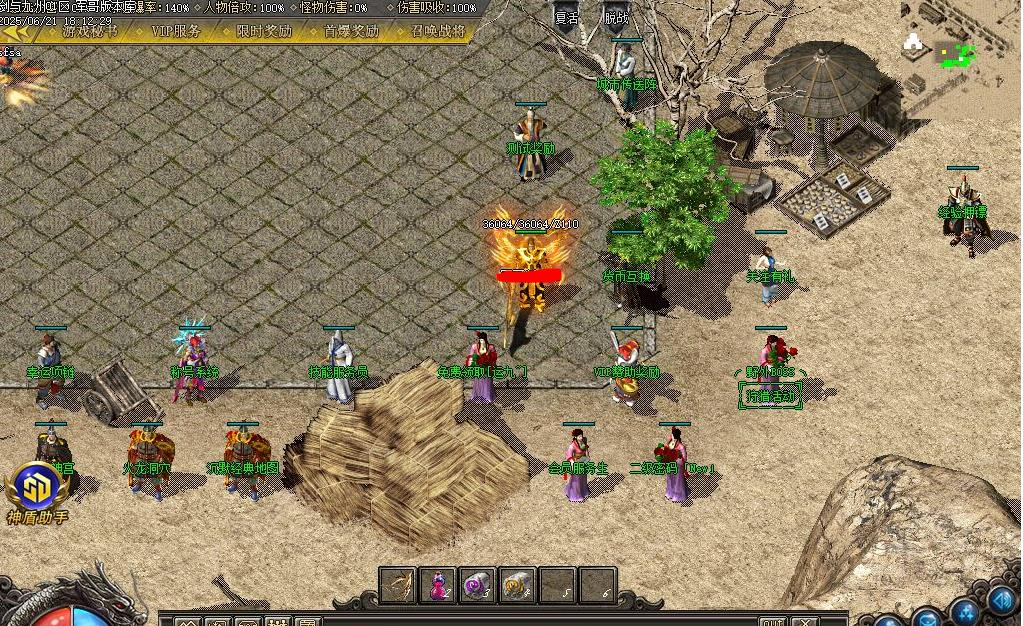Open the 游戏秘书 menu tab
Viewport: 1023px width, 626px height.
point(90,31)
